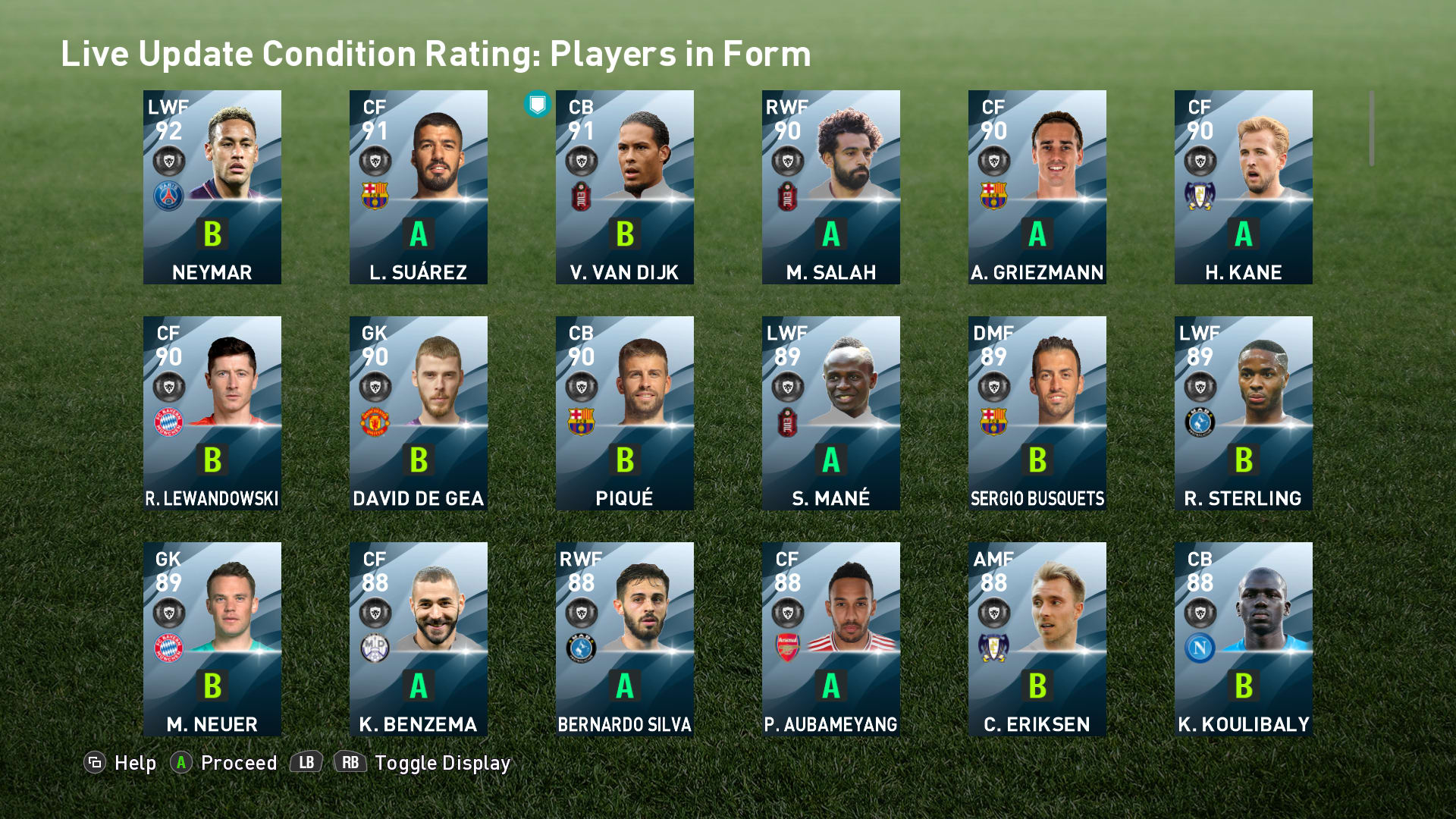
Task: Select M. Salah's player card
Action: point(831,187)
